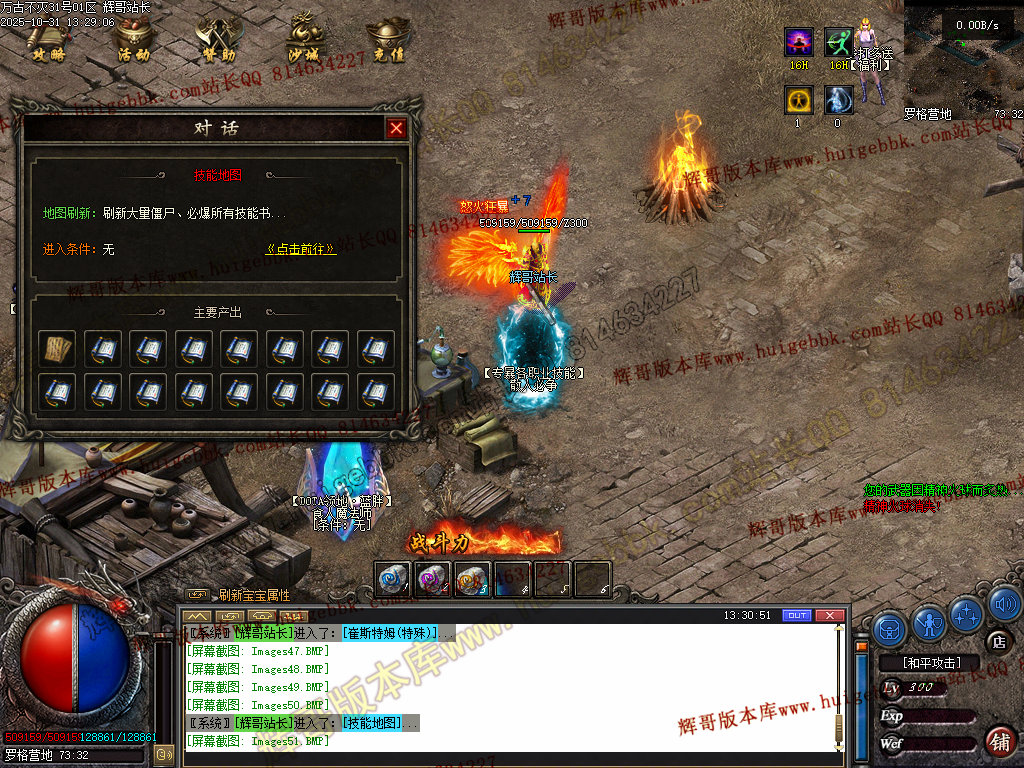Use the first hotbar scroll item
This screenshot has height=768, width=1024.
pyautogui.click(x=392, y=579)
